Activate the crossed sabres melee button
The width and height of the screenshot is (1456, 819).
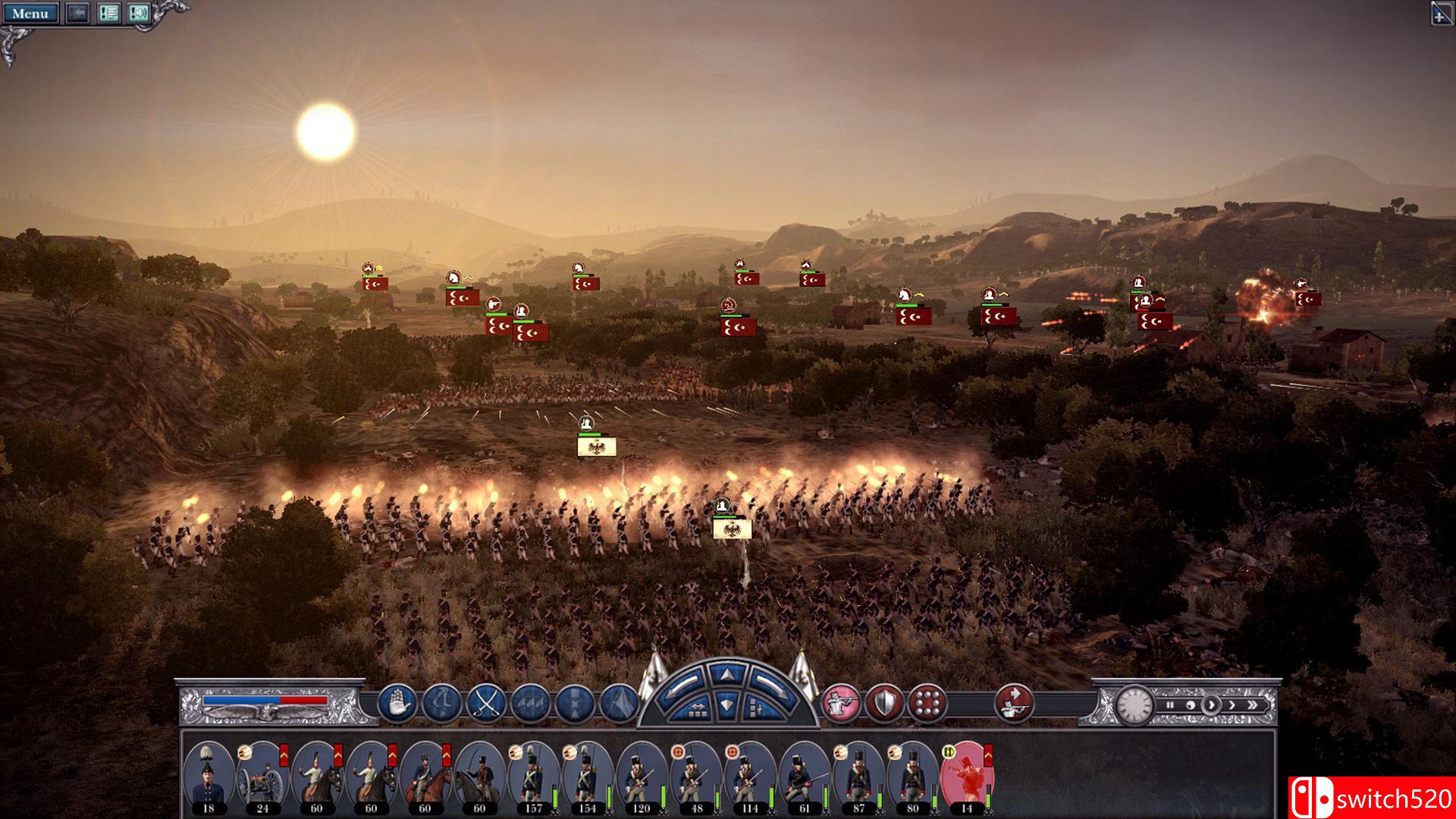(x=485, y=702)
